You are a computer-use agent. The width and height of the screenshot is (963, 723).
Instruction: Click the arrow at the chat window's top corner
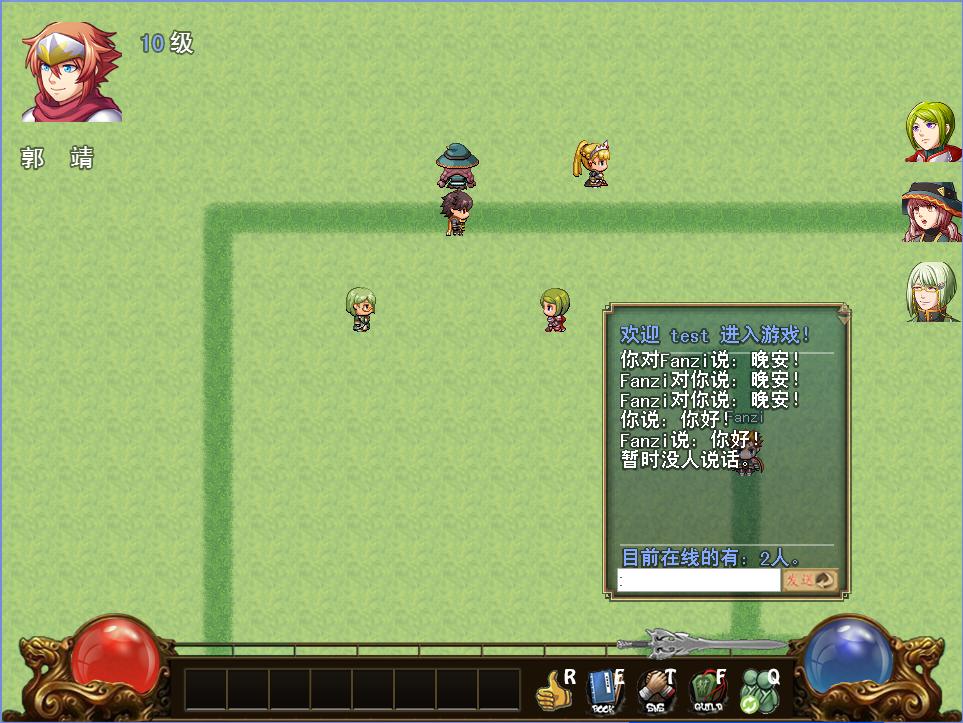coord(843,315)
